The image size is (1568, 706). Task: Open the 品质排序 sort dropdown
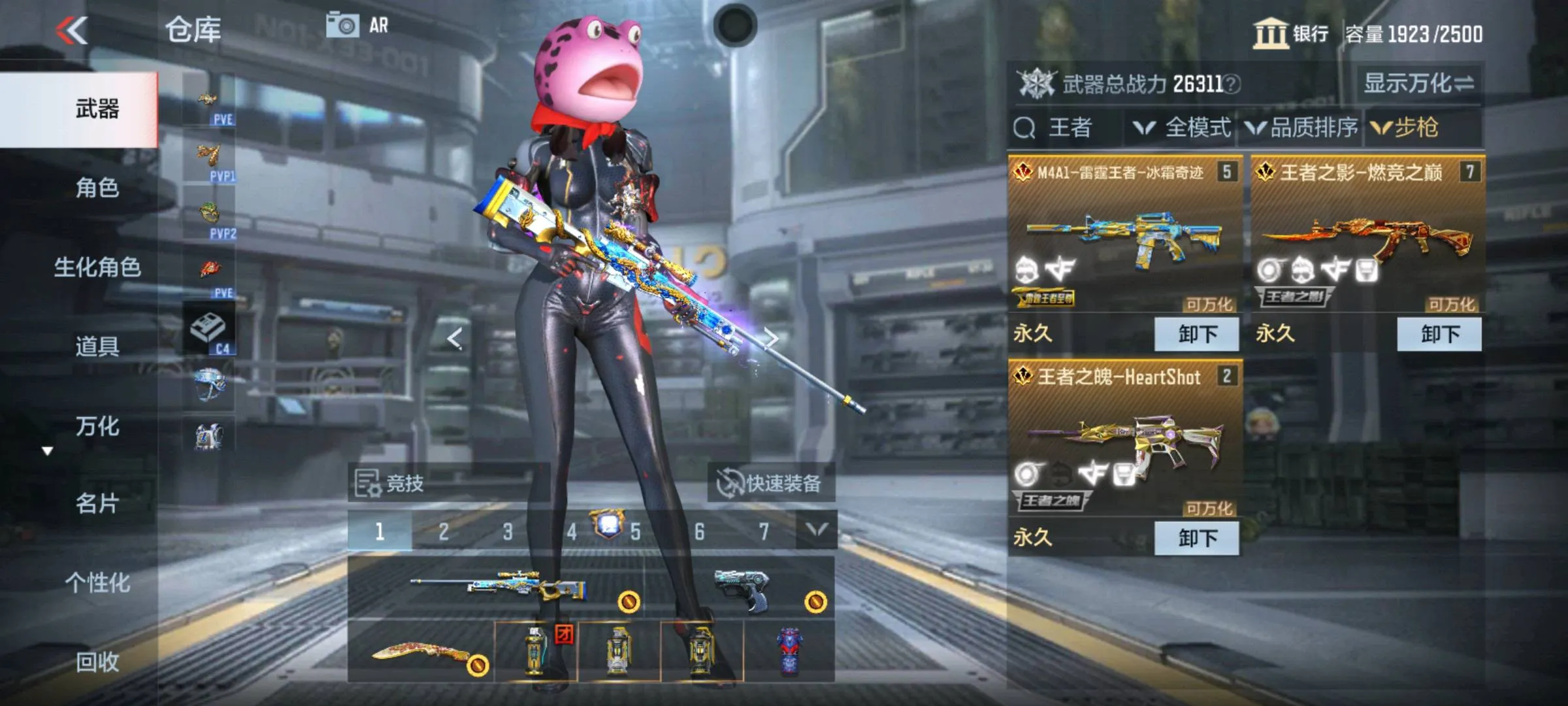(1301, 127)
